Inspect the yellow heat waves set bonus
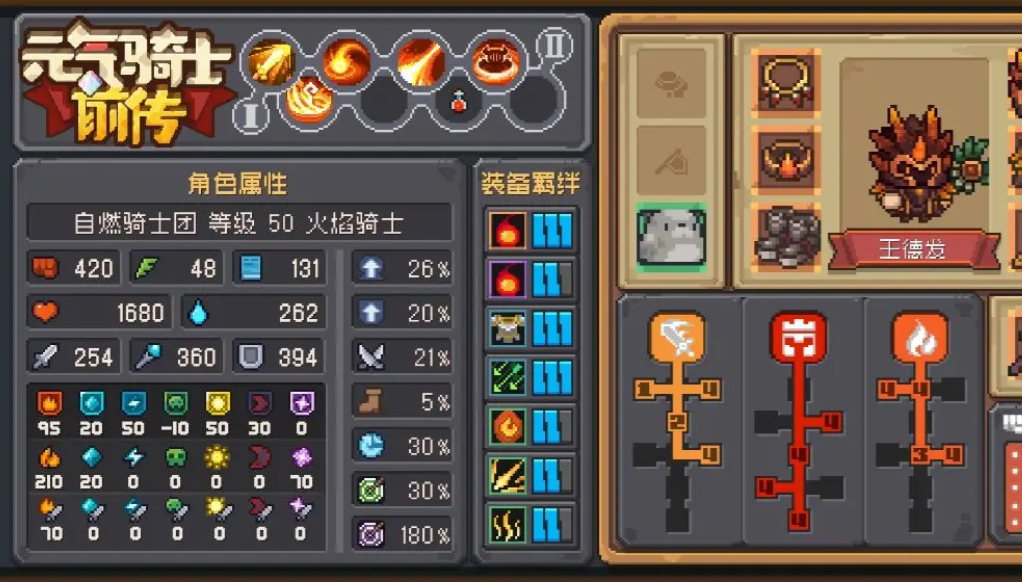 click(x=508, y=525)
